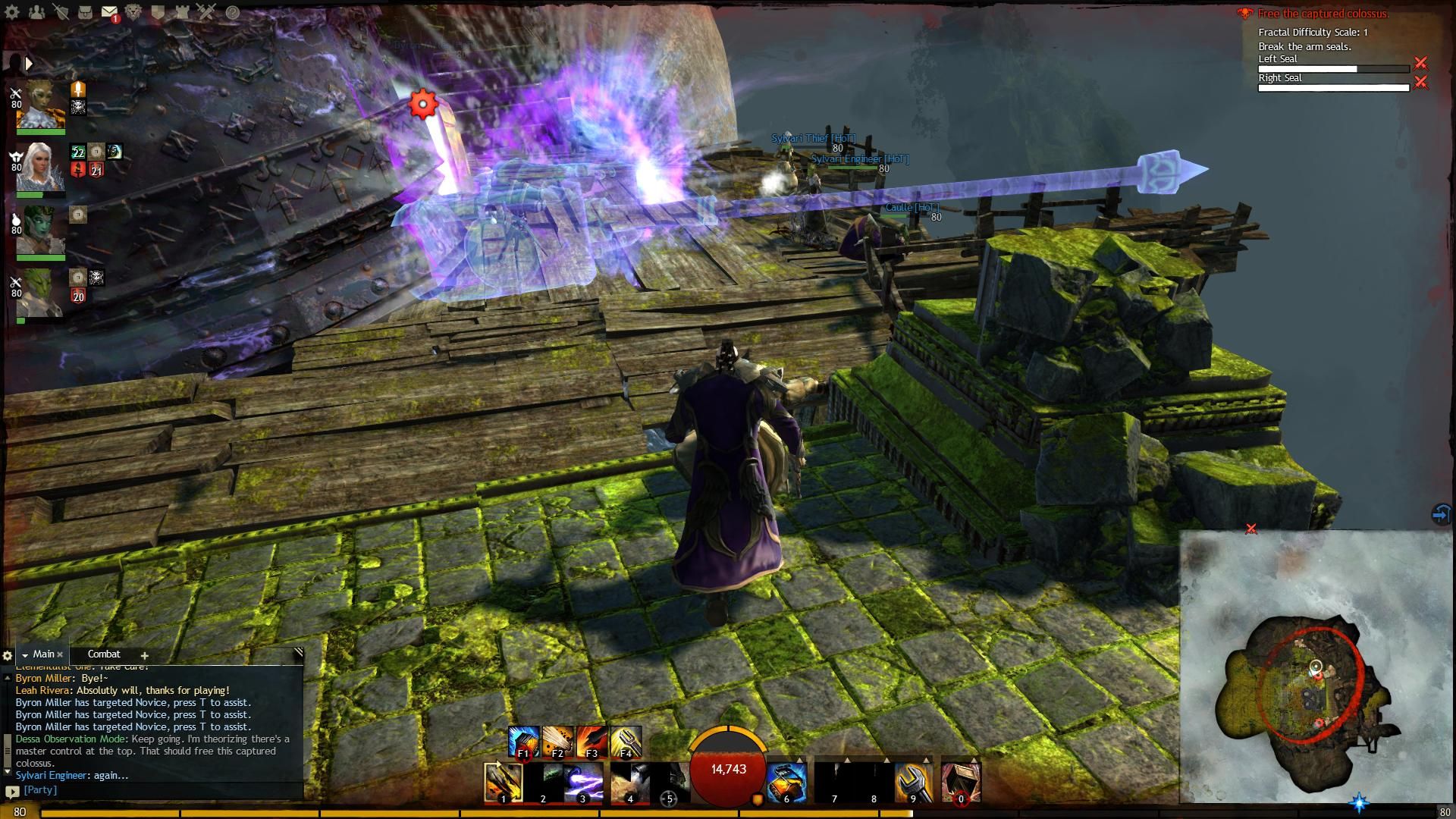Open the inventory bag icon
Image resolution: width=1456 pixels, height=819 pixels.
click(85, 12)
